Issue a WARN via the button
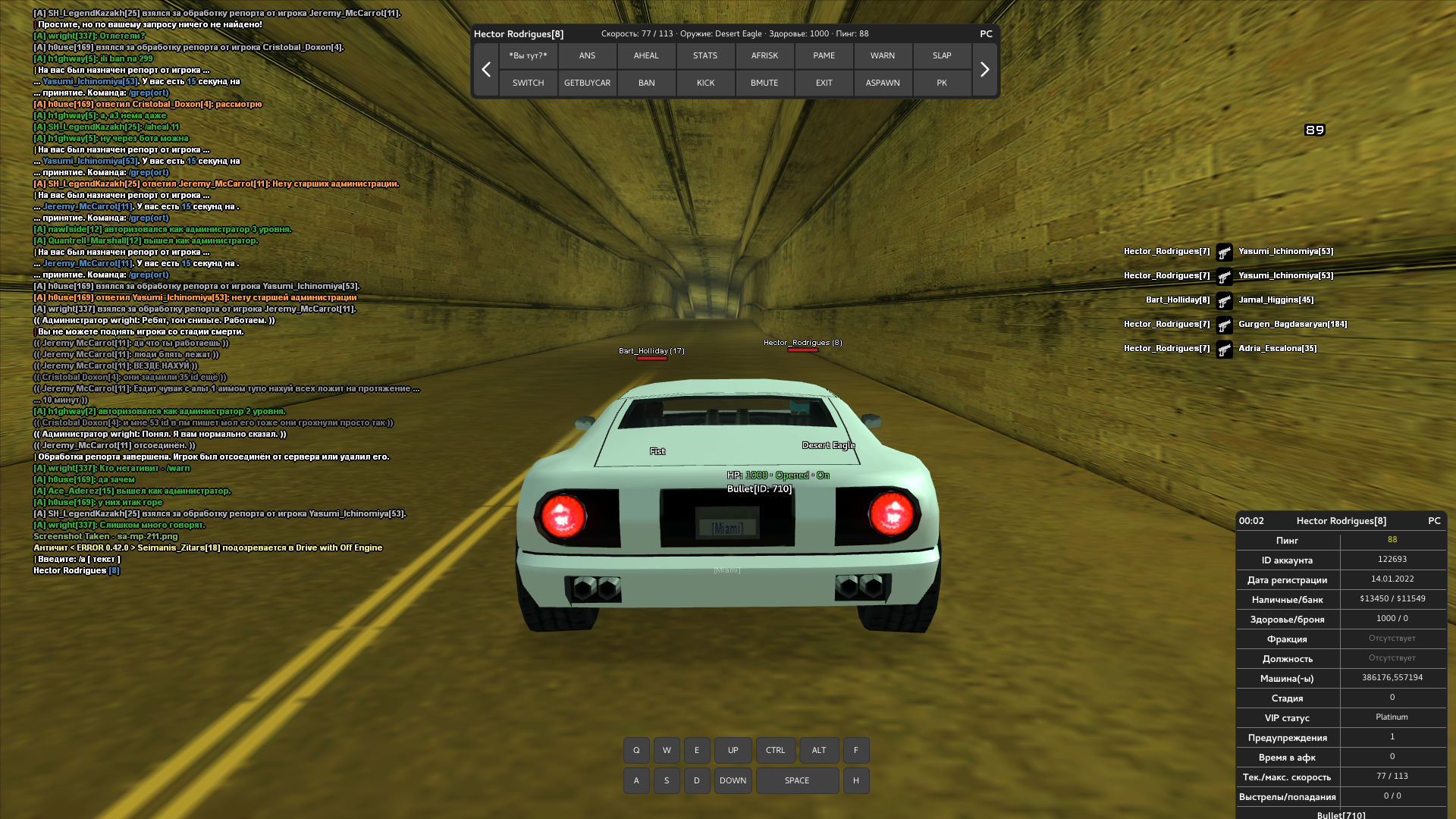This screenshot has width=1456, height=819. point(883,55)
